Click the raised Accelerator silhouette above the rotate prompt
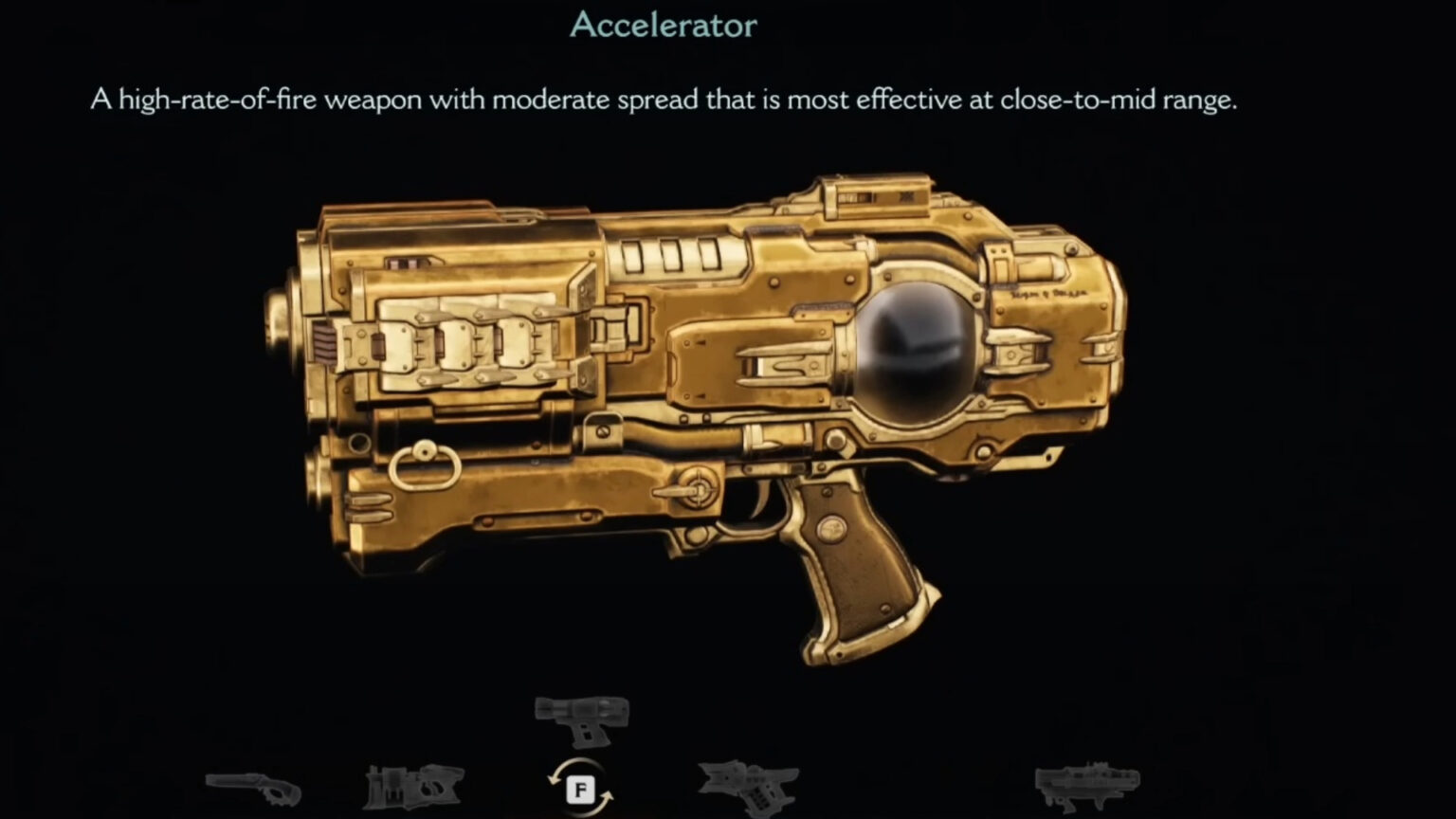This screenshot has height=819, width=1456. pos(582,719)
